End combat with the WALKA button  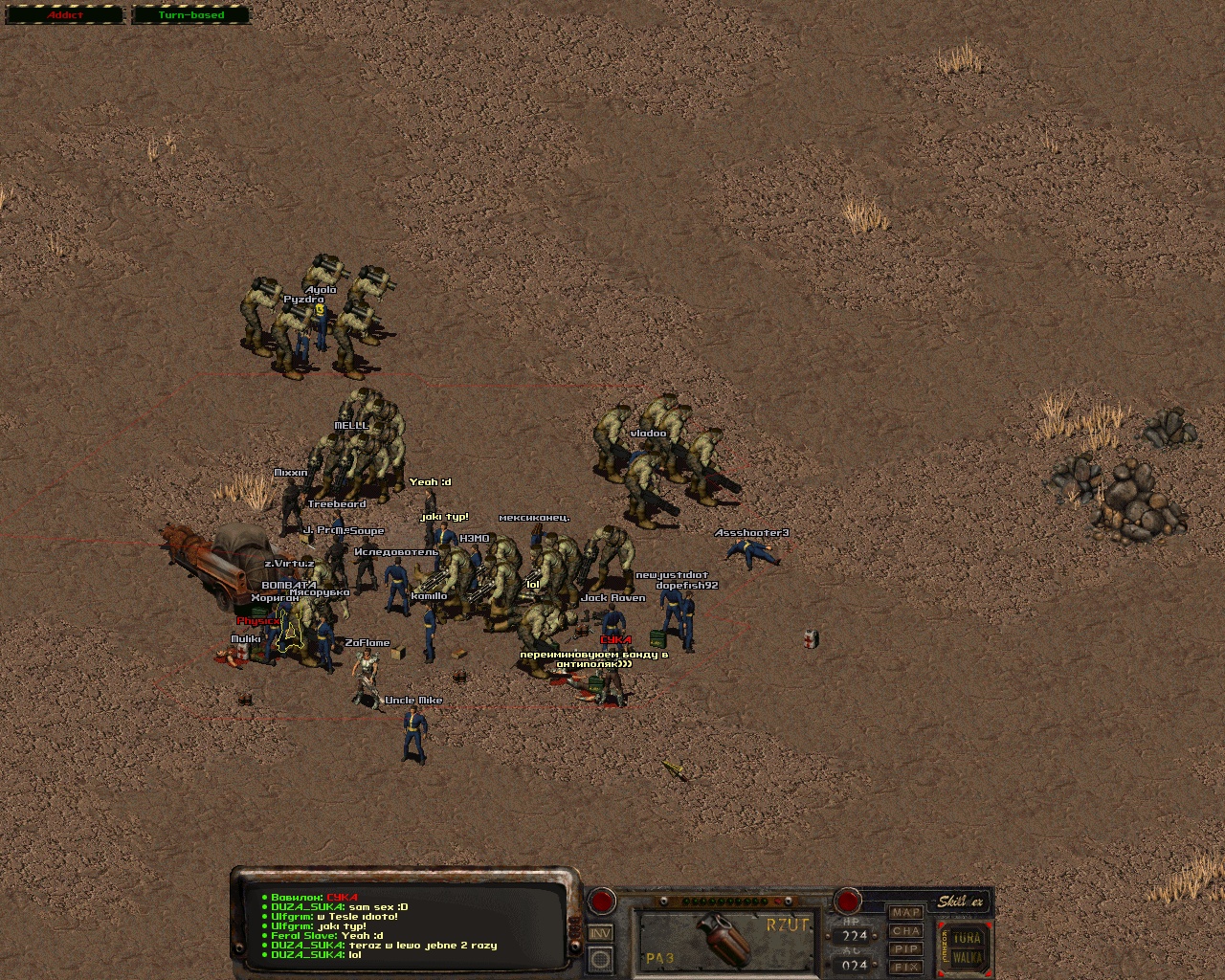click(x=968, y=957)
